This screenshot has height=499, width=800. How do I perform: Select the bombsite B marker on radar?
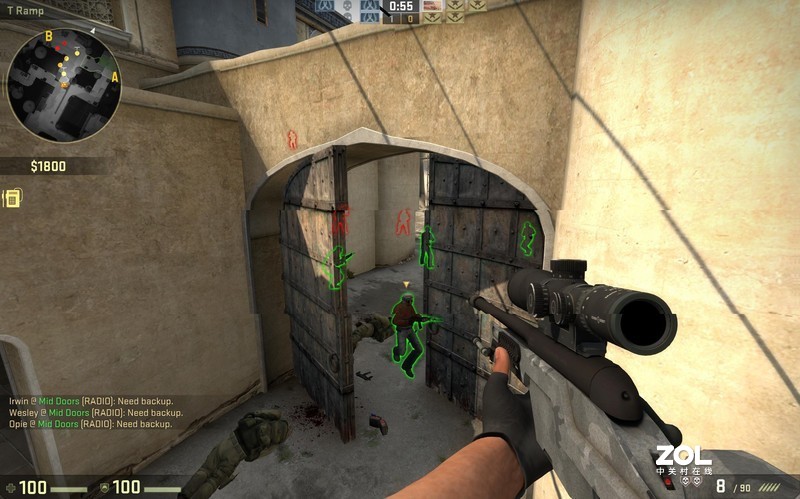[49, 37]
